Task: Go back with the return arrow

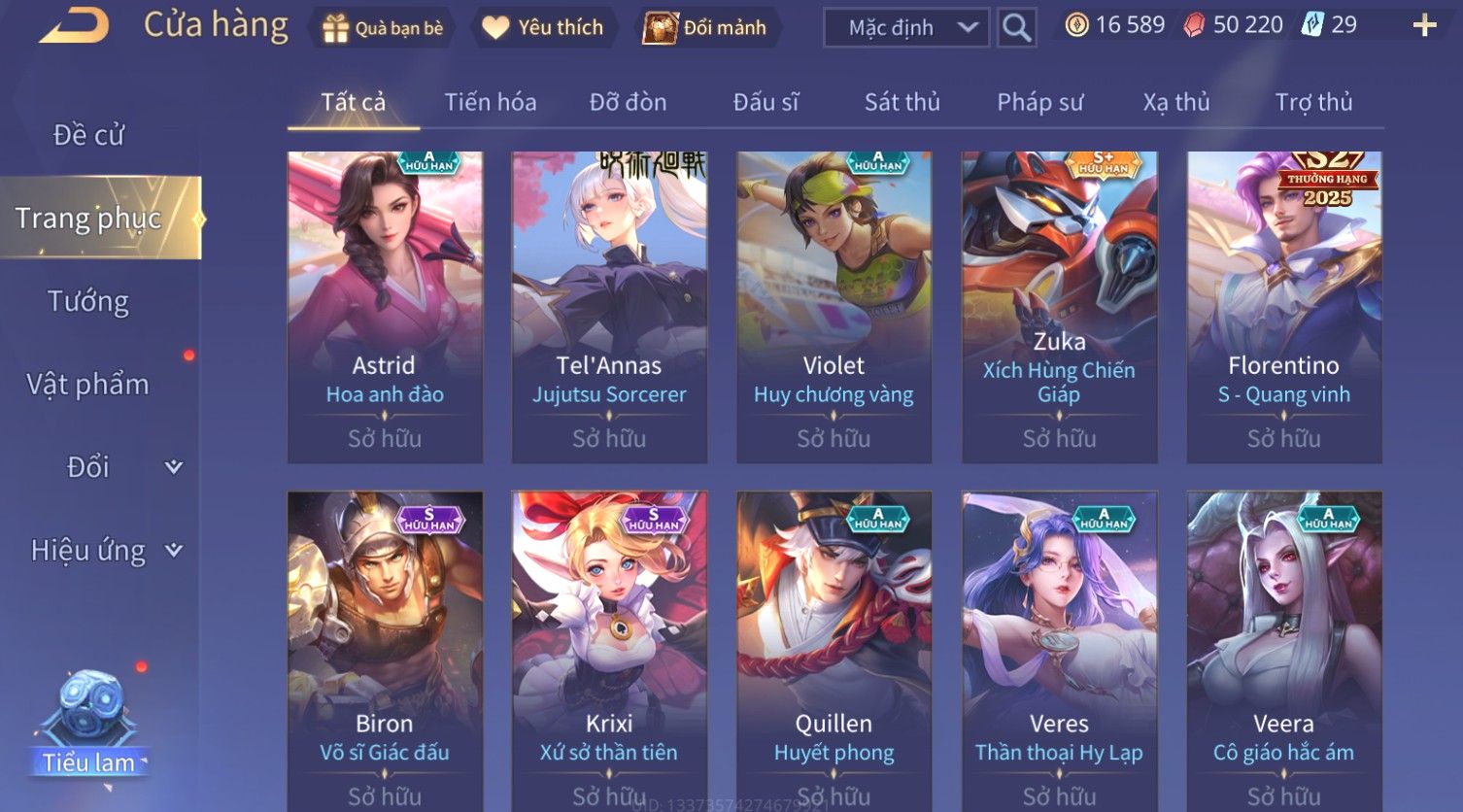Action: click(75, 26)
